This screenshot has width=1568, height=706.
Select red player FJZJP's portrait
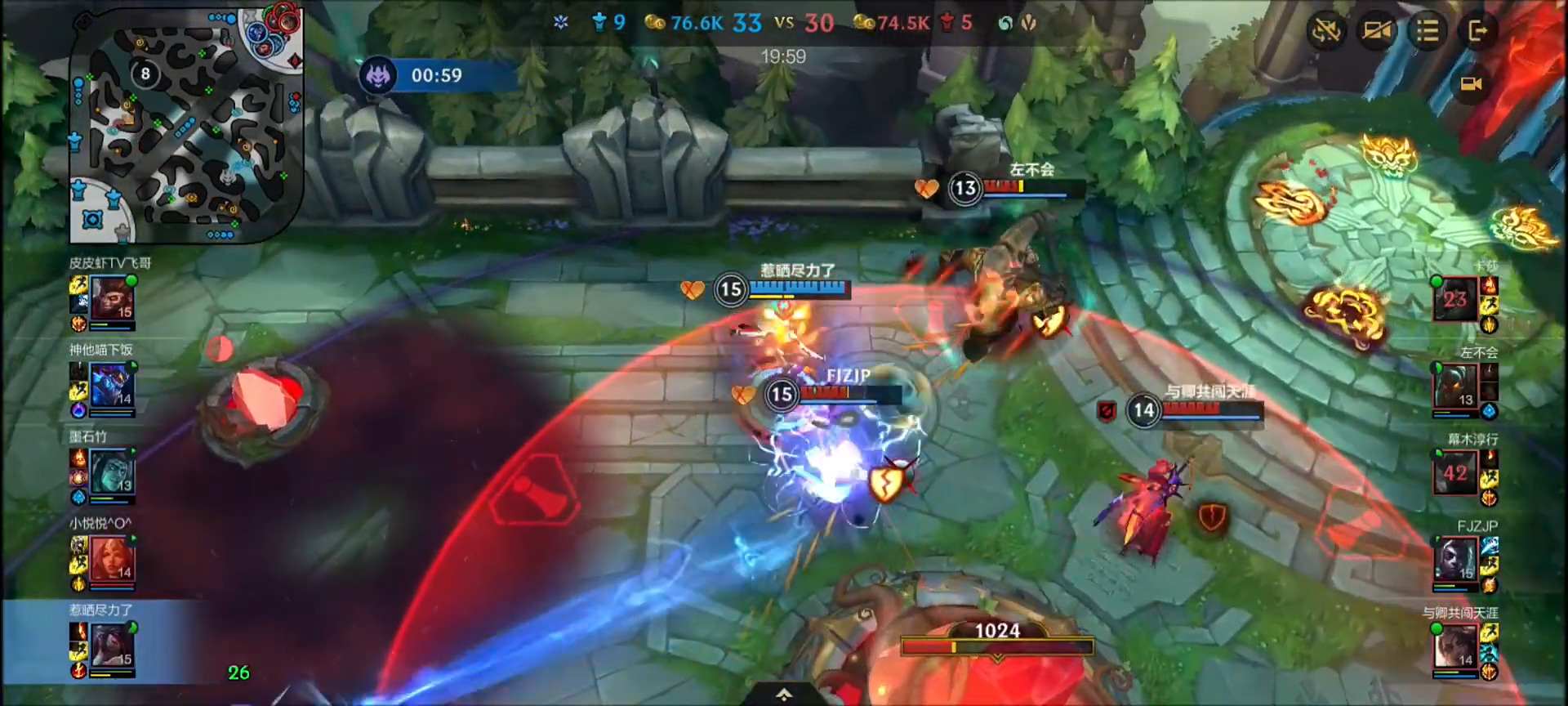click(1454, 560)
